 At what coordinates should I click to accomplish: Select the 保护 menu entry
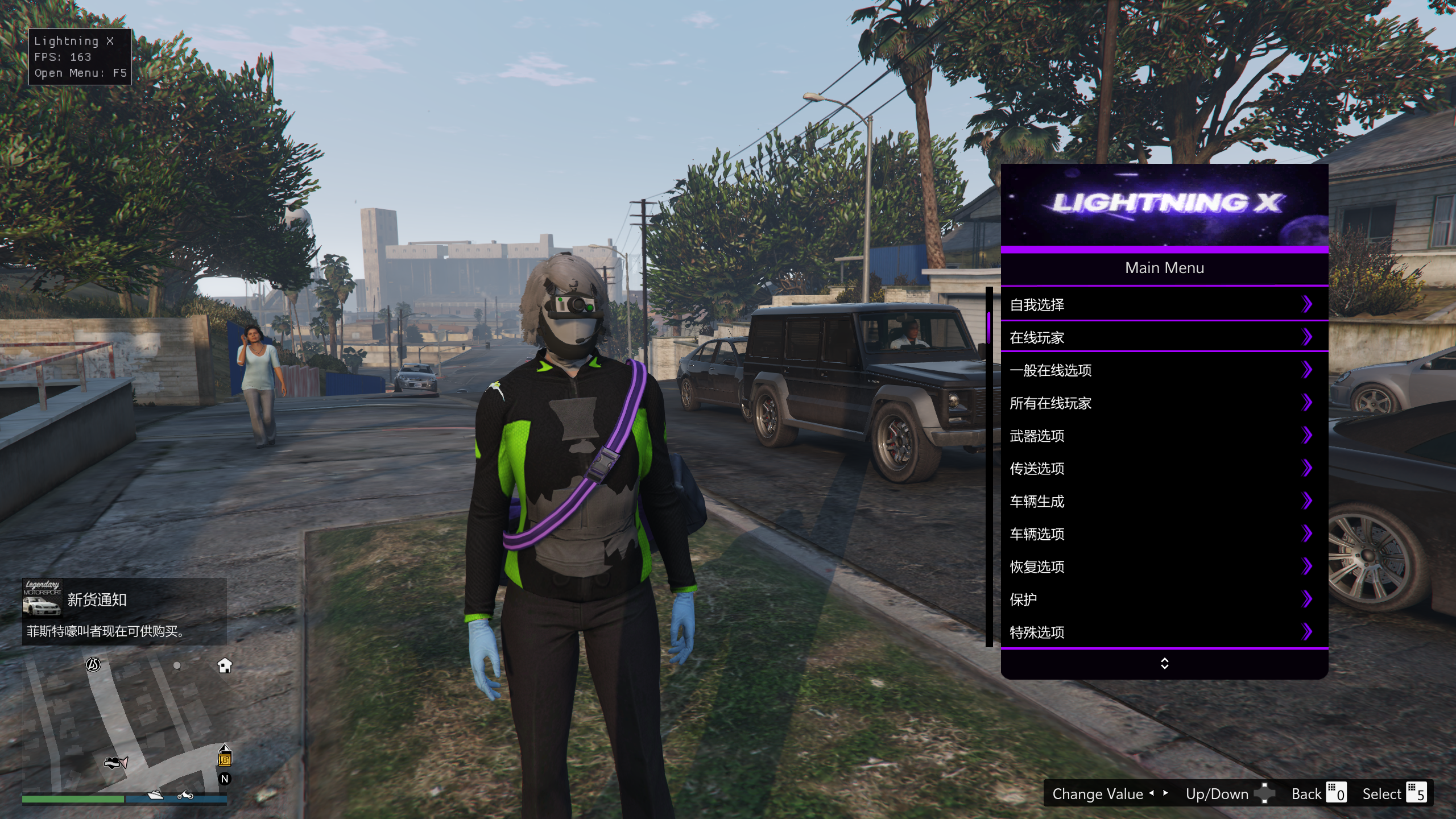pos(1164,599)
